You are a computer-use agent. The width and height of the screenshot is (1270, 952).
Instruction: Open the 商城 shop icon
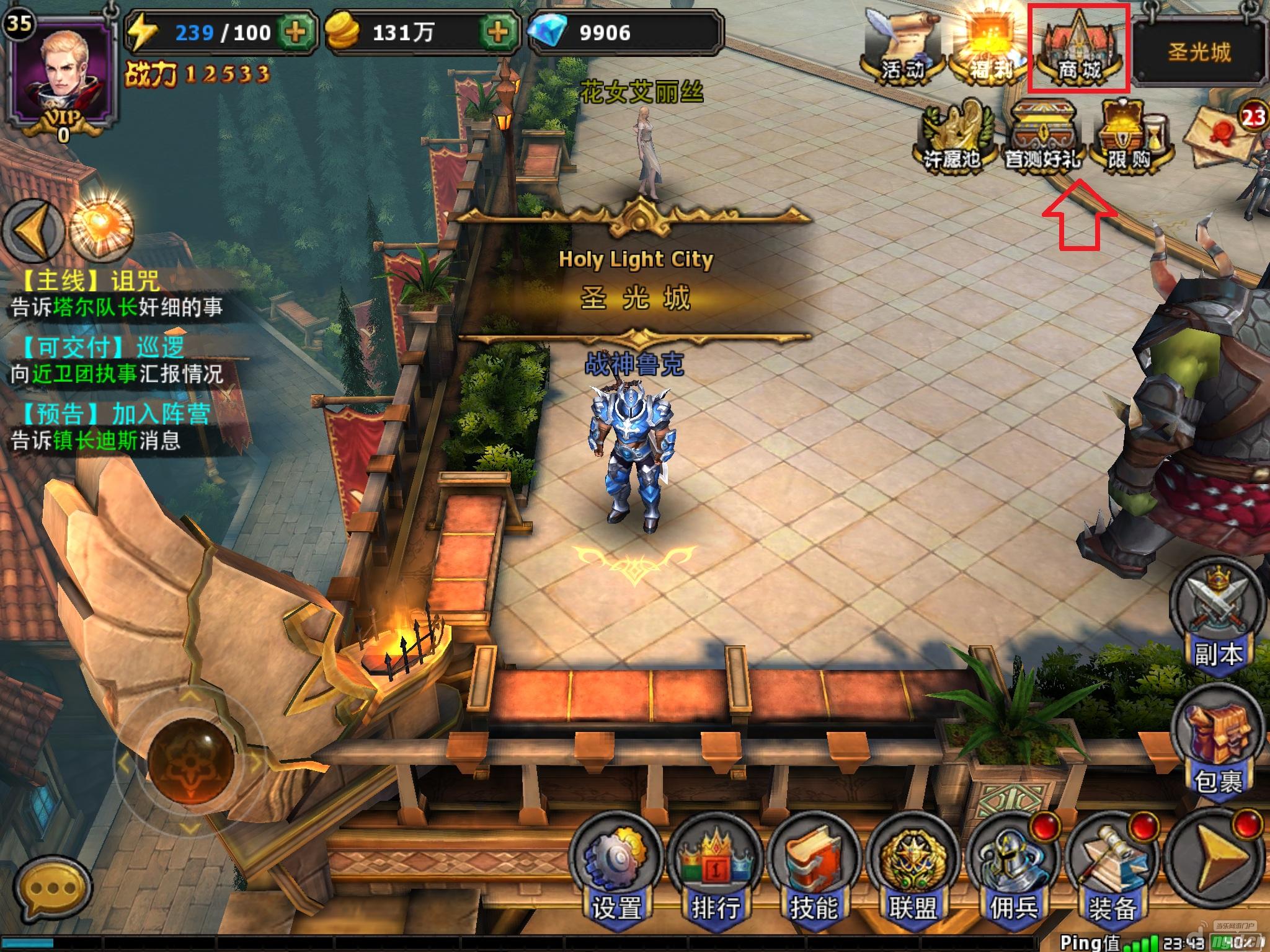(x=1079, y=51)
